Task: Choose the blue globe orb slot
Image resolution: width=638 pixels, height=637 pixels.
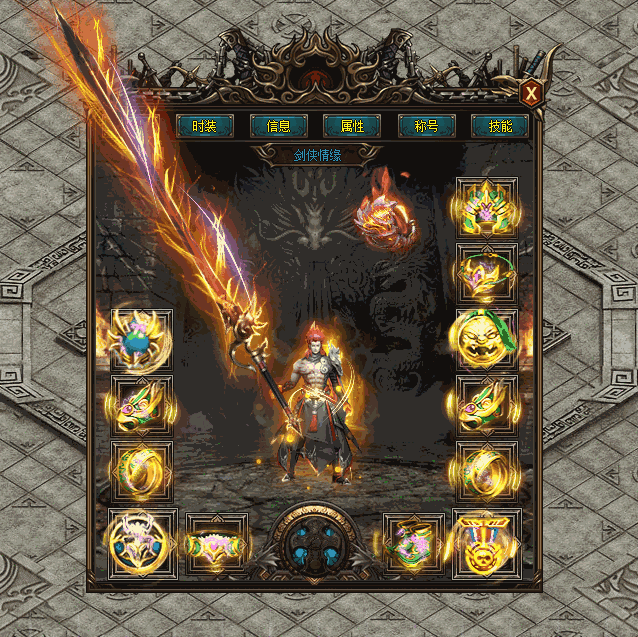Action: point(141,340)
